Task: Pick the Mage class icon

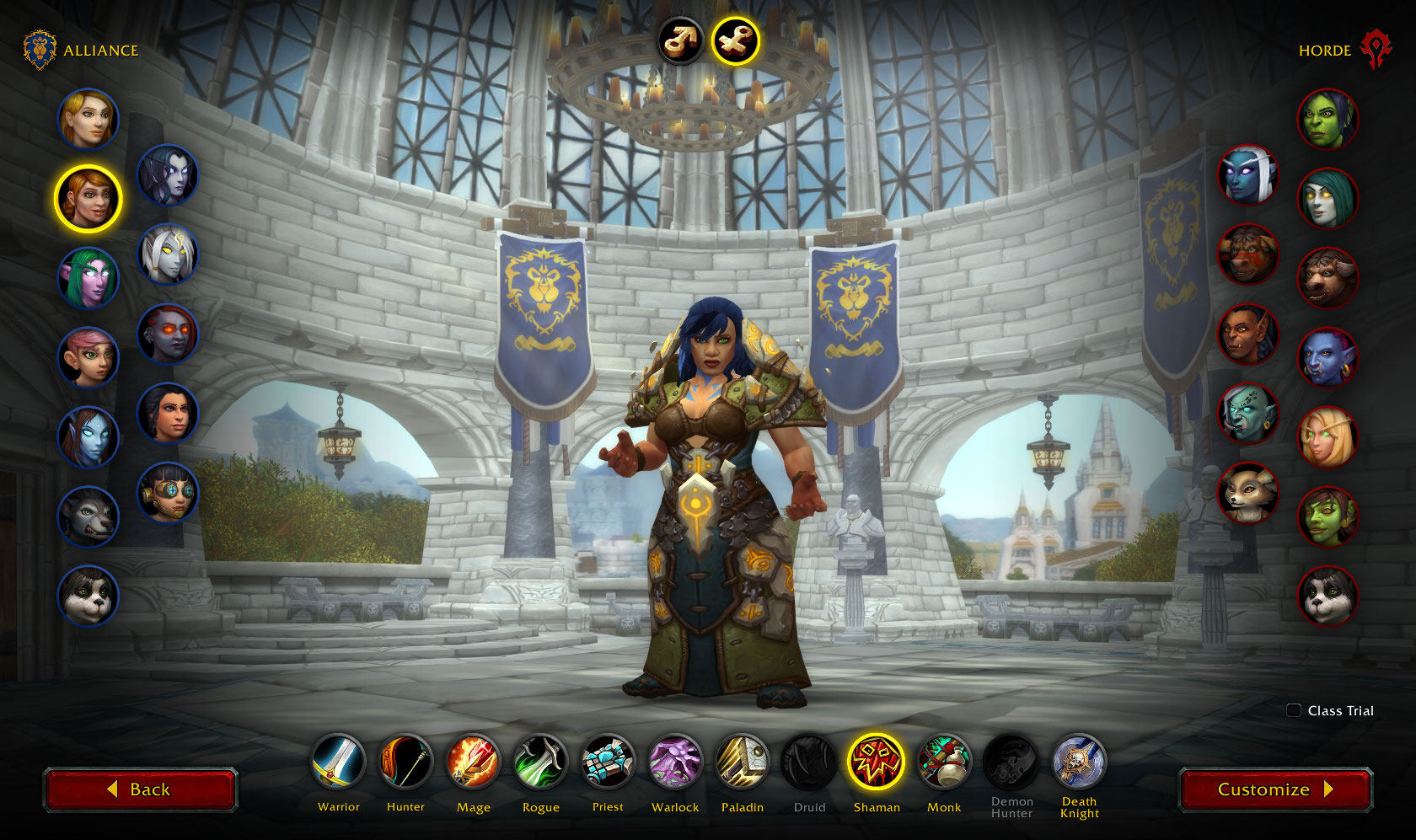Action: coord(473,762)
